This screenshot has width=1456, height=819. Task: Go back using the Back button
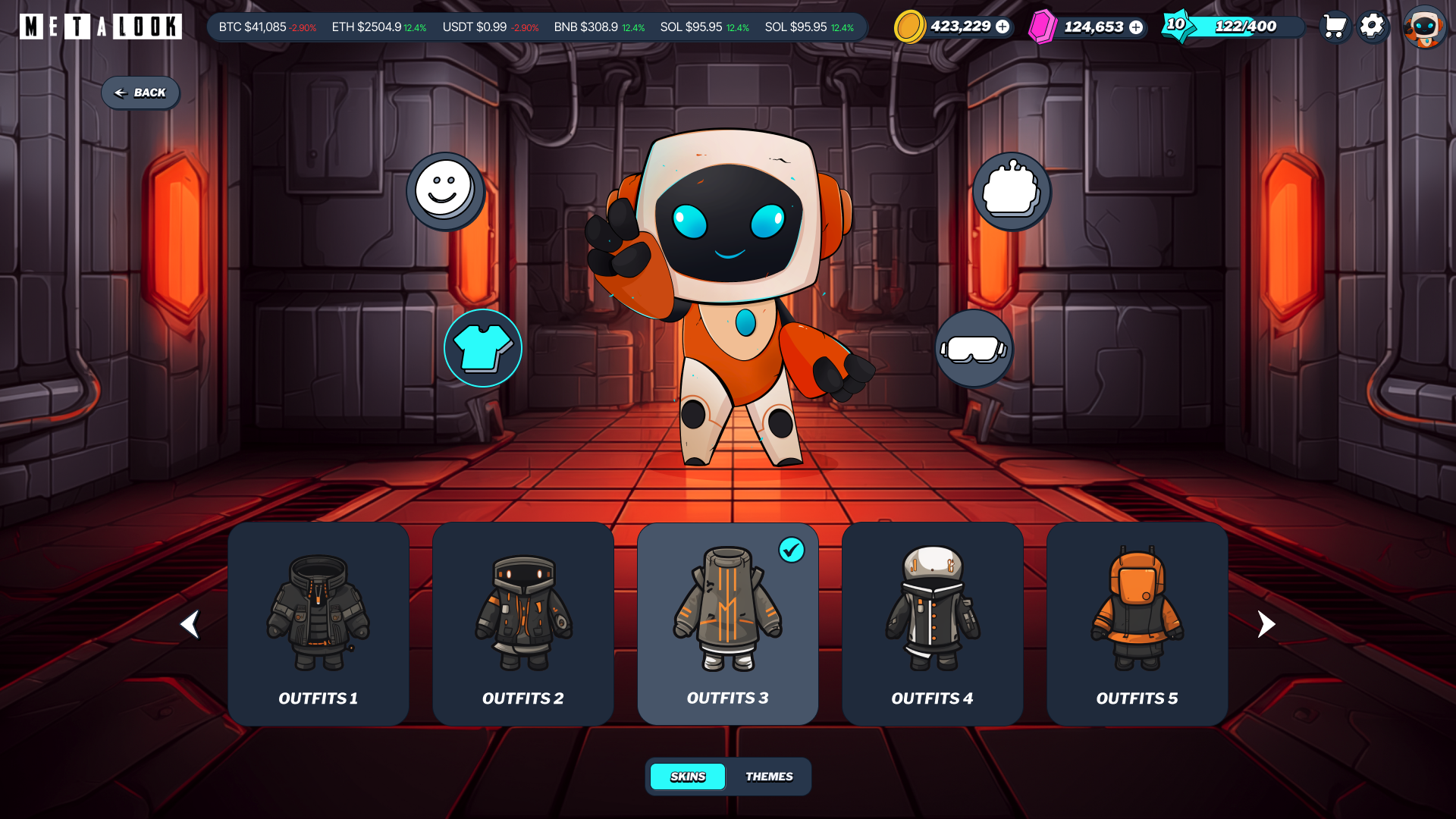[140, 93]
